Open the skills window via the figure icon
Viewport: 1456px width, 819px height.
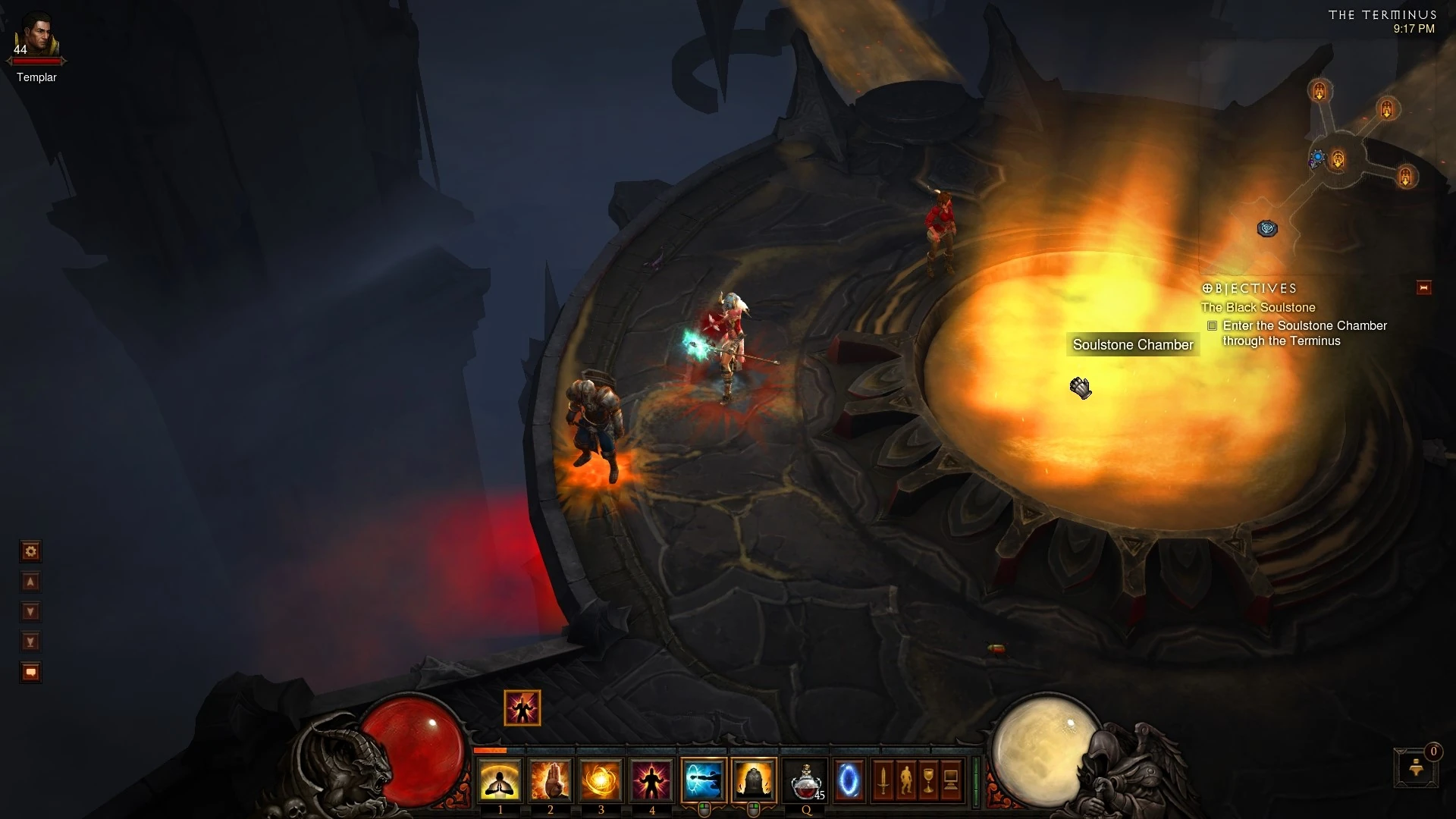[x=906, y=780]
